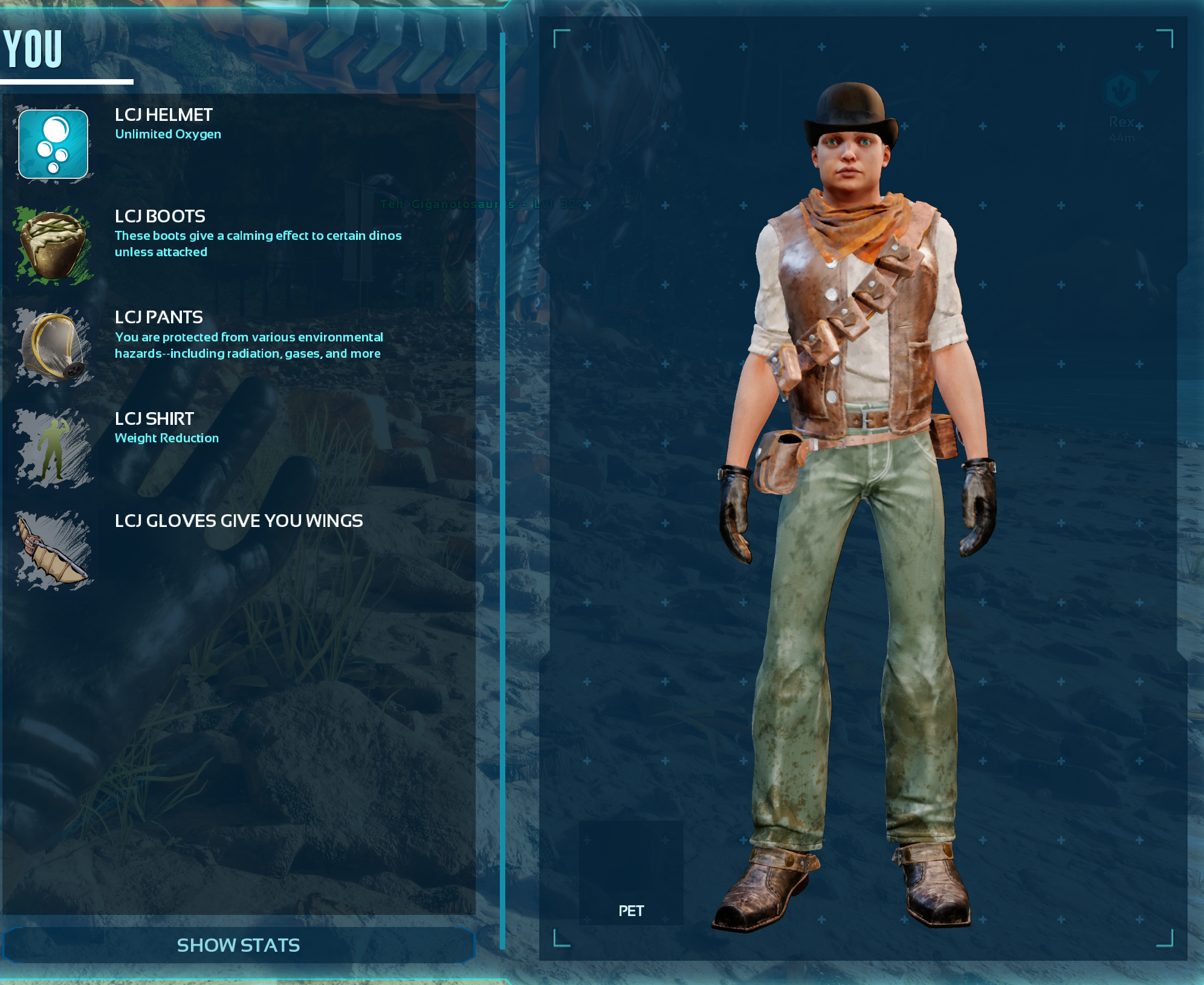Choose the LCJ Boots entry icon

[x=53, y=245]
